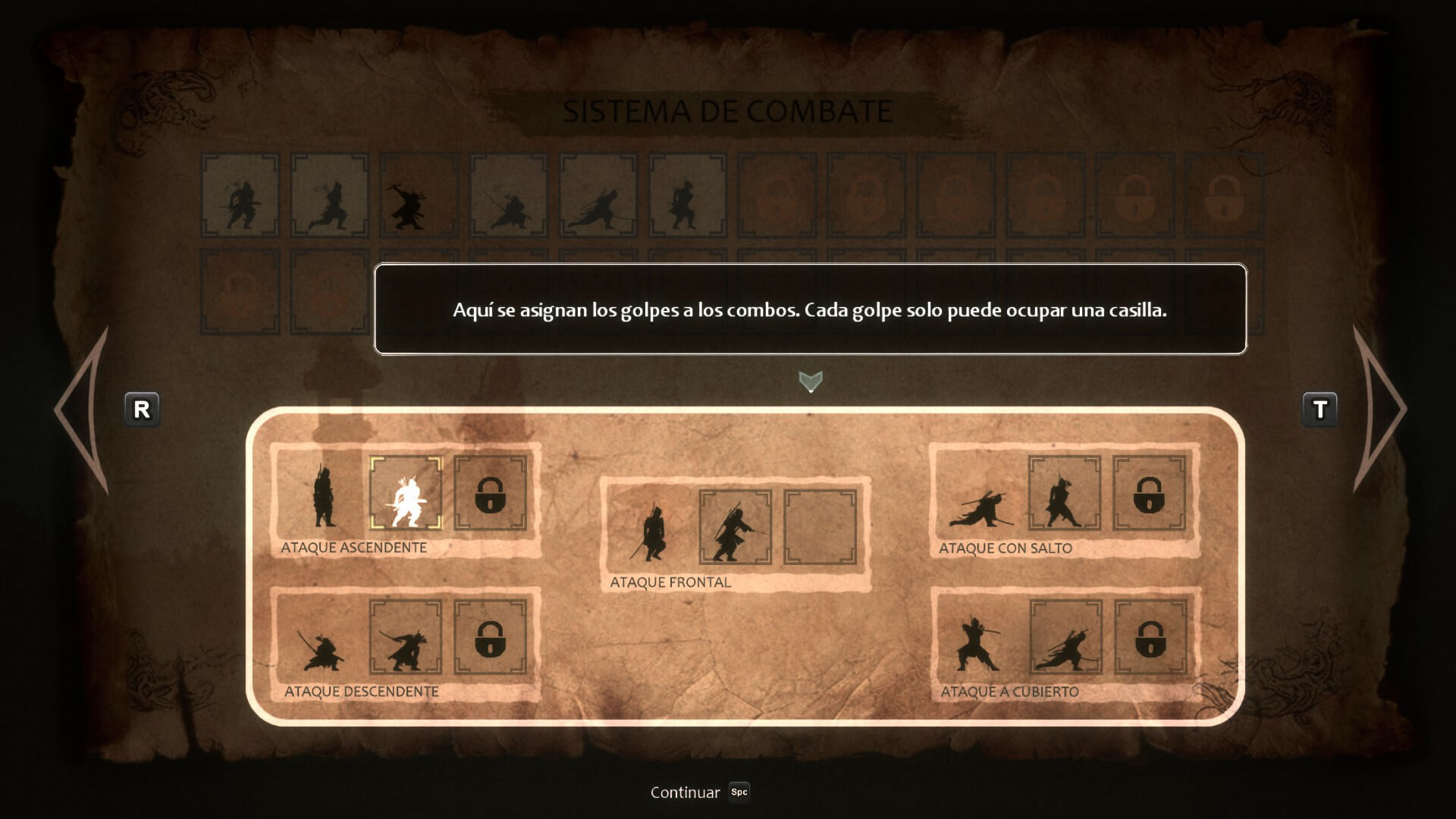Screen dimensions: 1456x819
Task: Click the down chevron below the tooltip
Action: click(x=810, y=381)
